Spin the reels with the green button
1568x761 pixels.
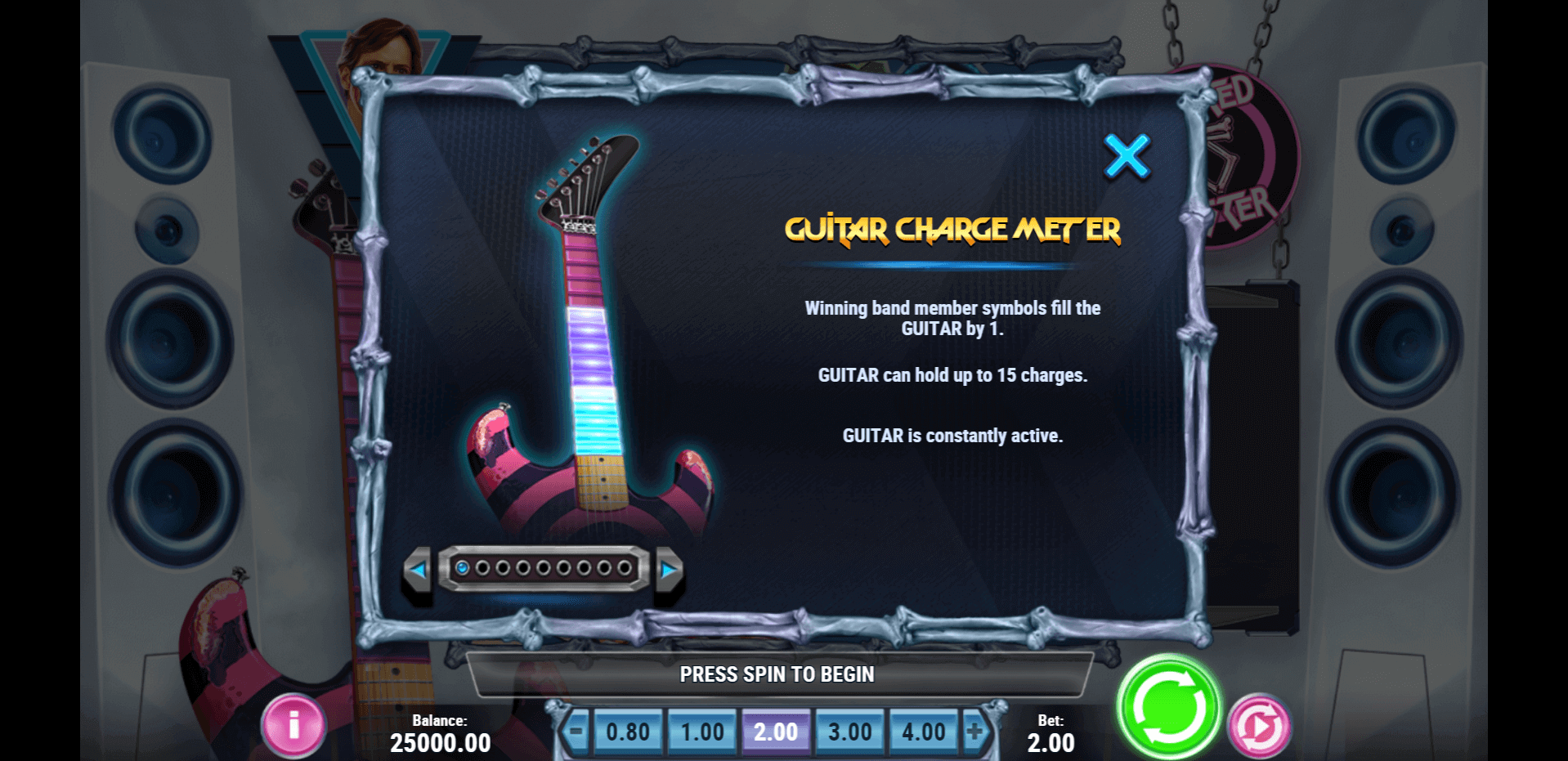[x=1168, y=708]
